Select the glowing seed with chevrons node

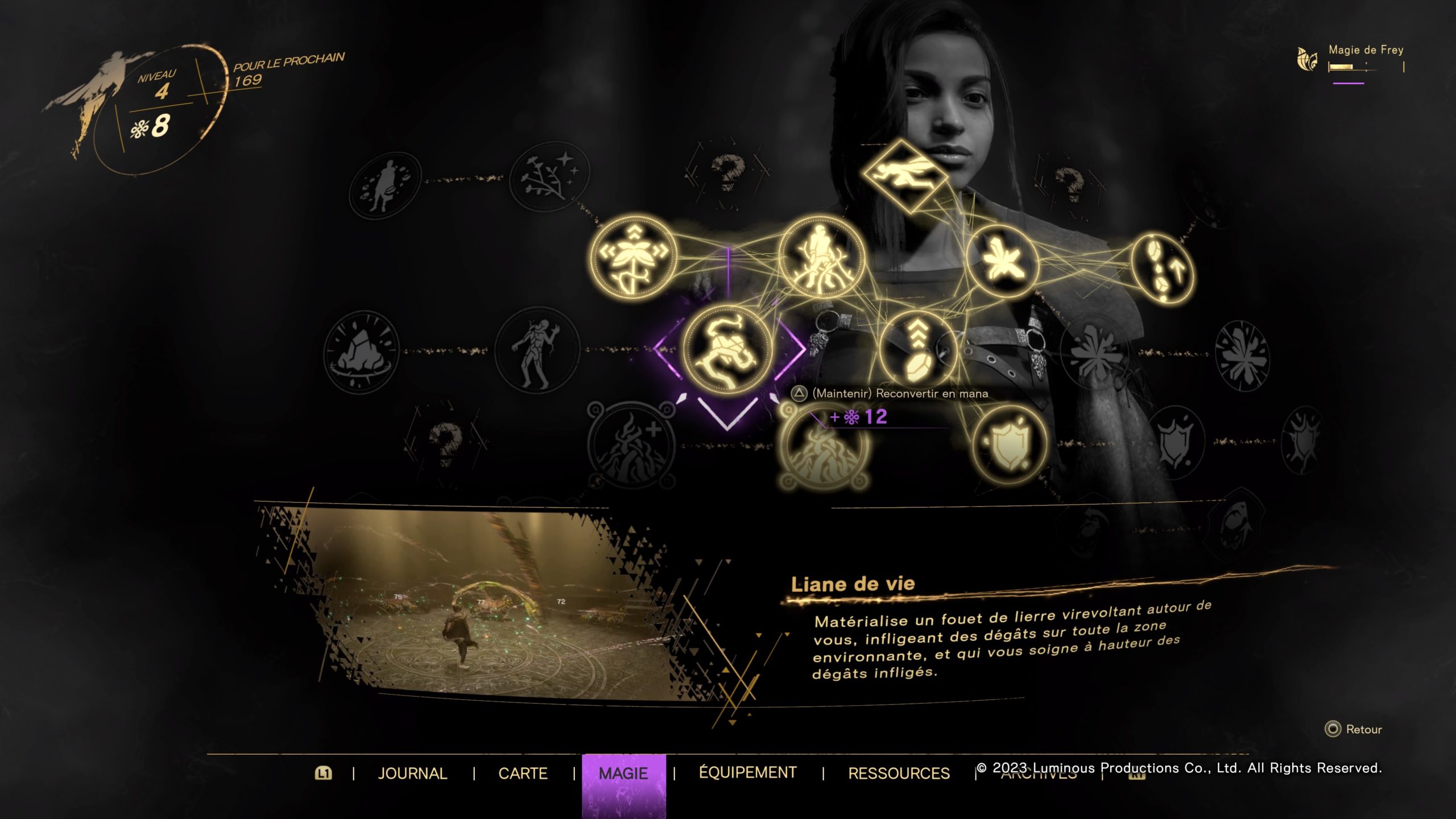point(917,349)
